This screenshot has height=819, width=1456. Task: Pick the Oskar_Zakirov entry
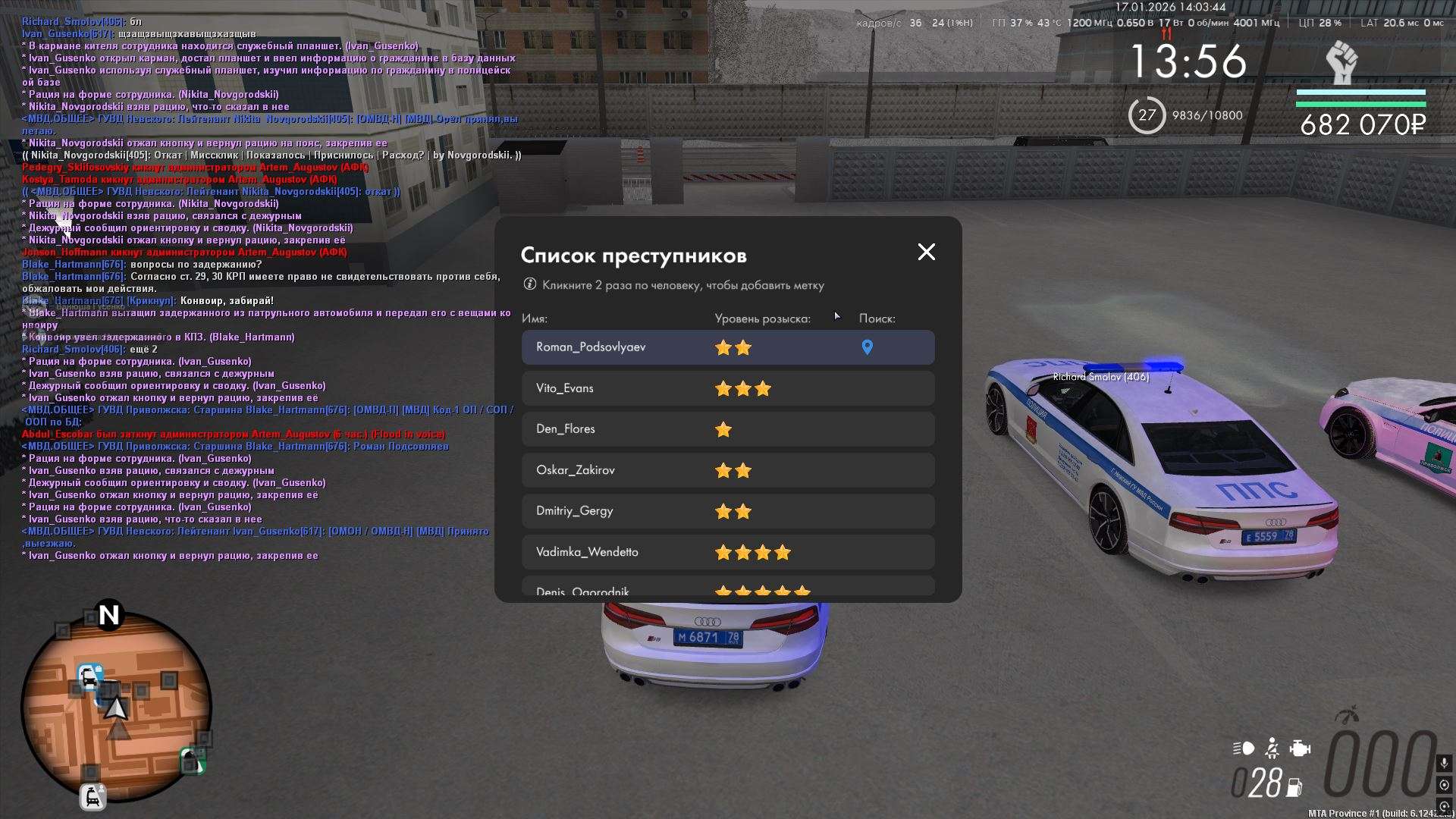576,470
